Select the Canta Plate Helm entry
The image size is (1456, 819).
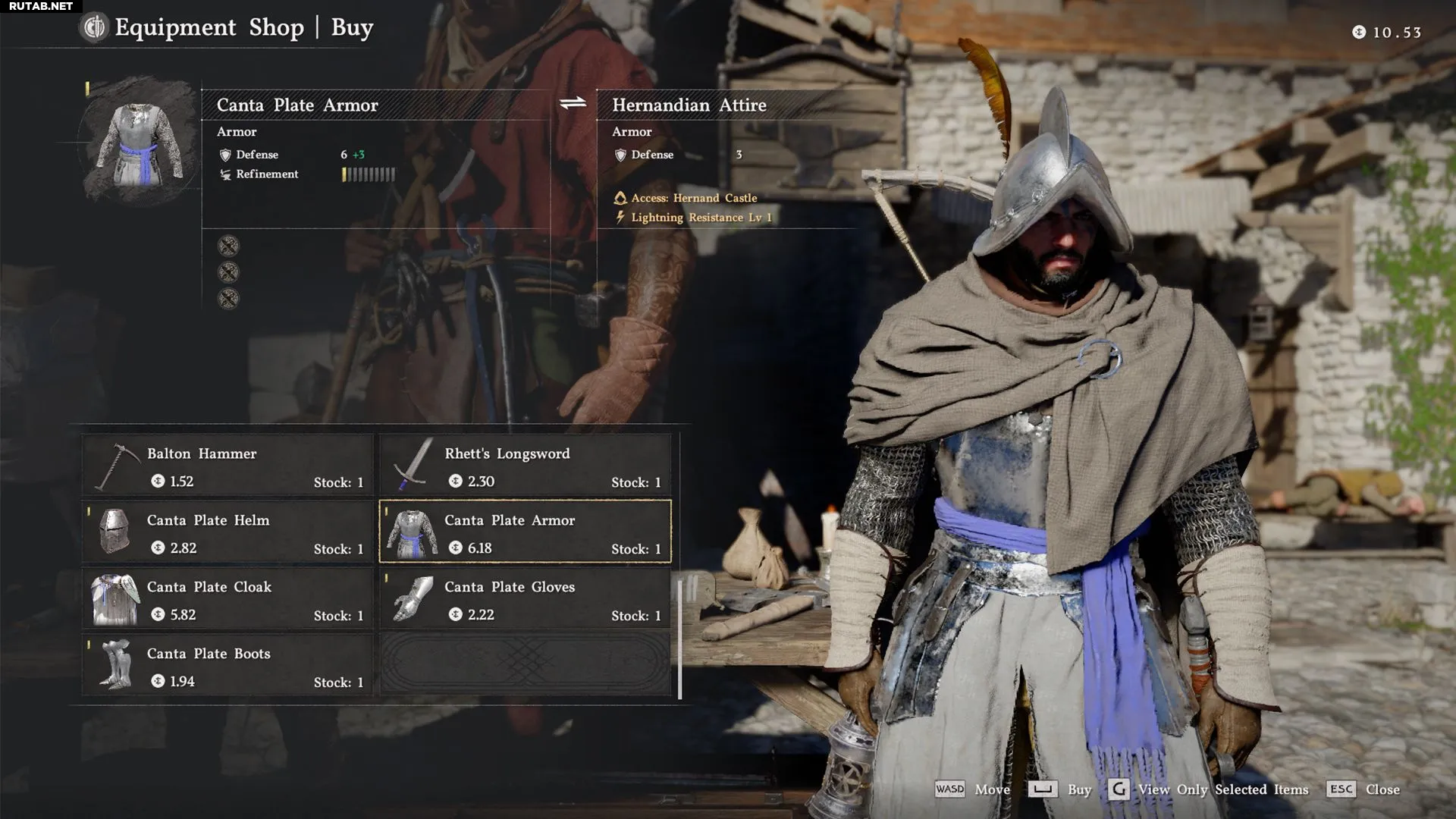(x=227, y=532)
